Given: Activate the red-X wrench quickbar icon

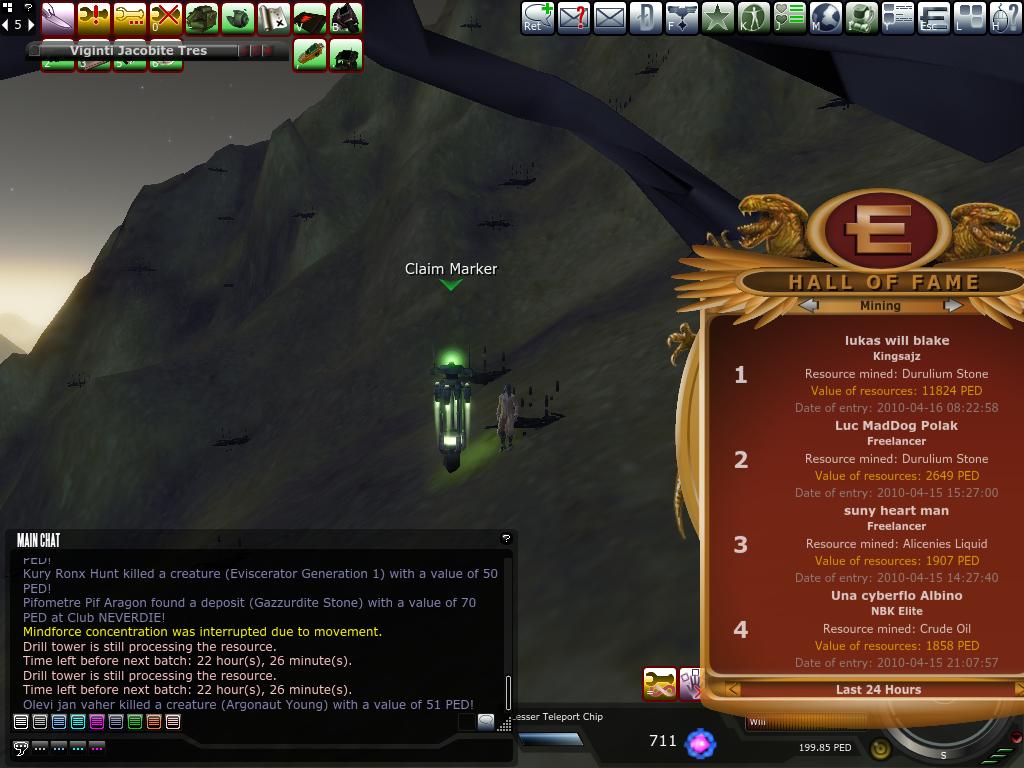Looking at the screenshot, I should coord(166,18).
